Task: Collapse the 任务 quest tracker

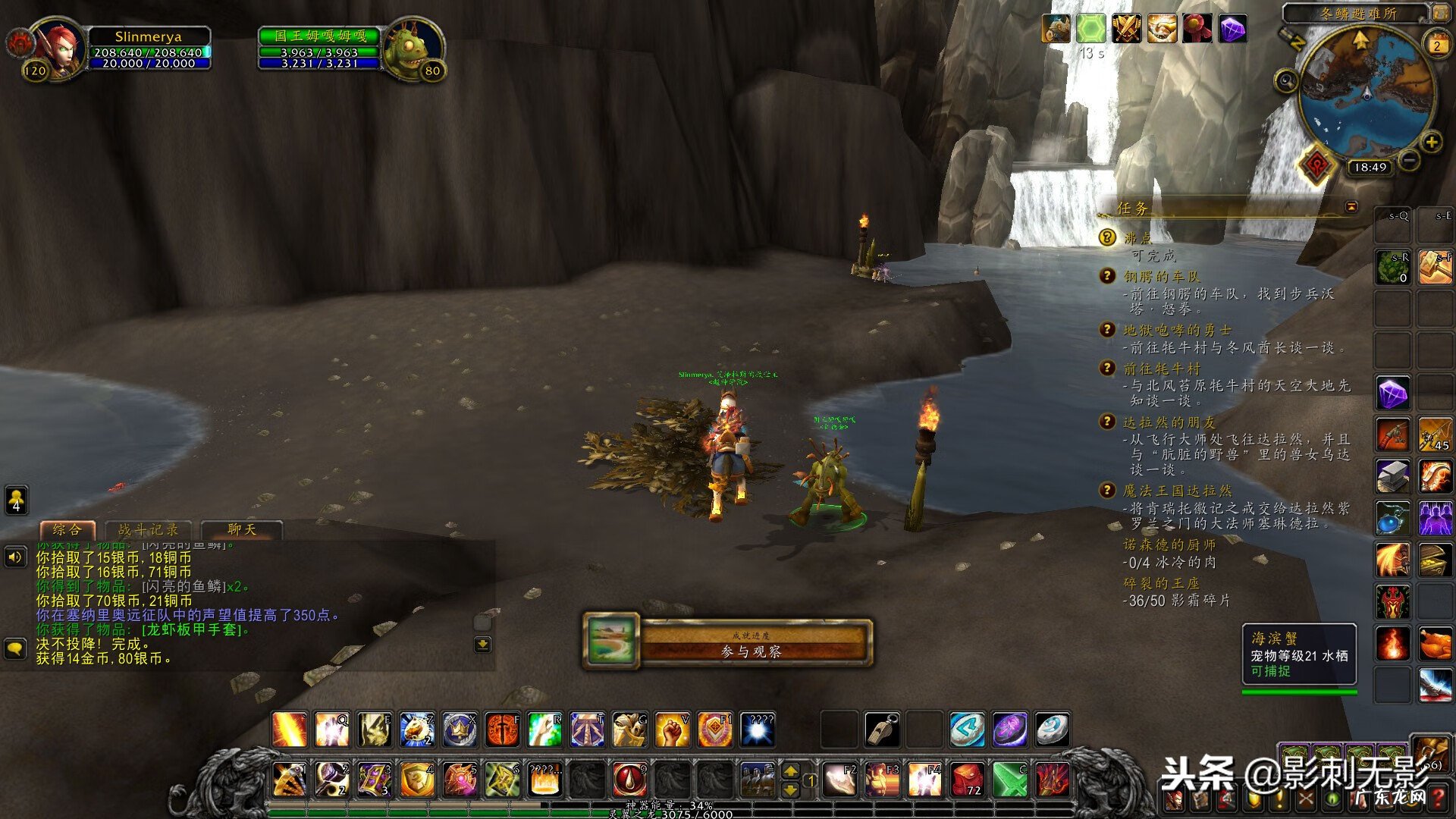Action: [x=1351, y=207]
